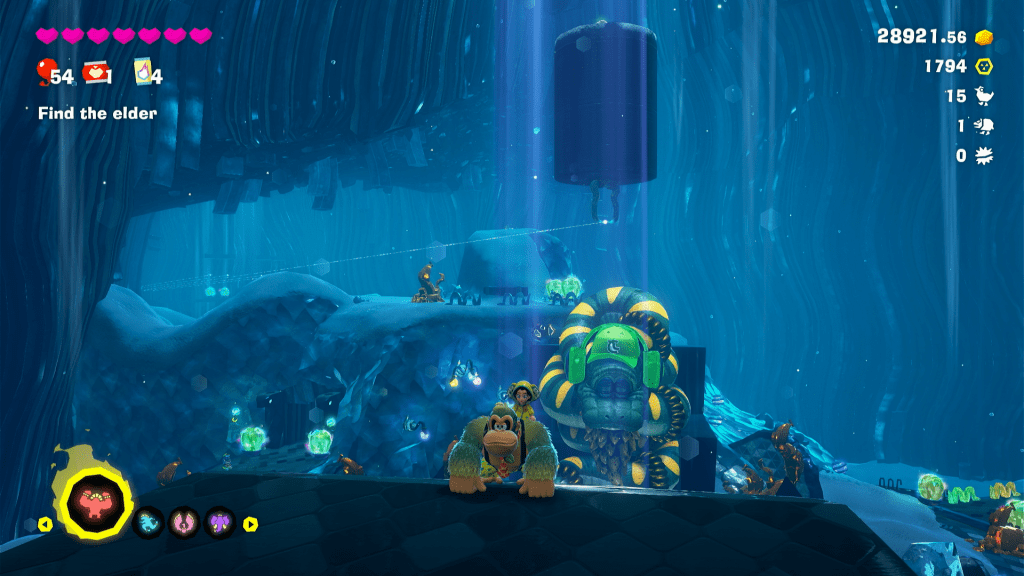
Task: Use the red heart juice can item
Action: [96, 72]
